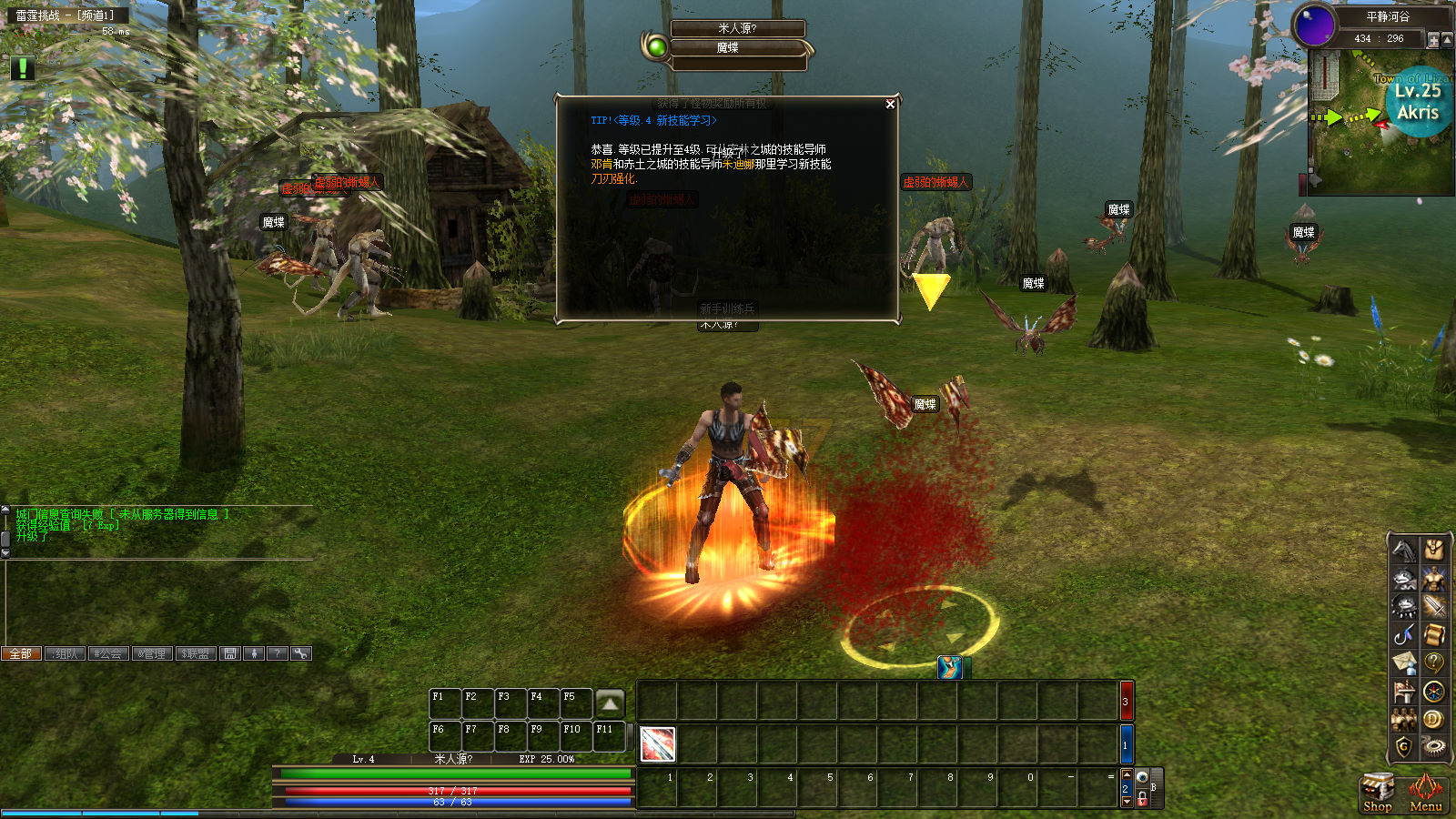
Task: Expand the function key bar arrow
Action: [x=610, y=703]
